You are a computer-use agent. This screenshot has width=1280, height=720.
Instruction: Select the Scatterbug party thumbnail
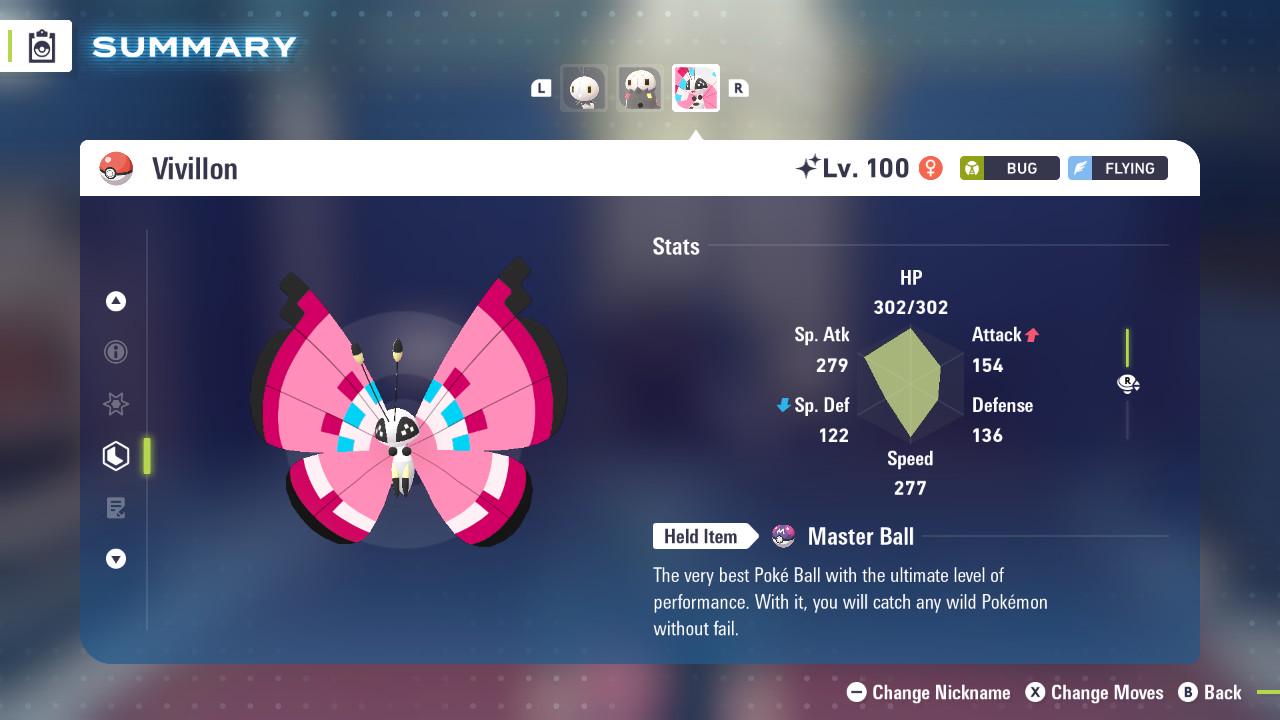click(584, 89)
